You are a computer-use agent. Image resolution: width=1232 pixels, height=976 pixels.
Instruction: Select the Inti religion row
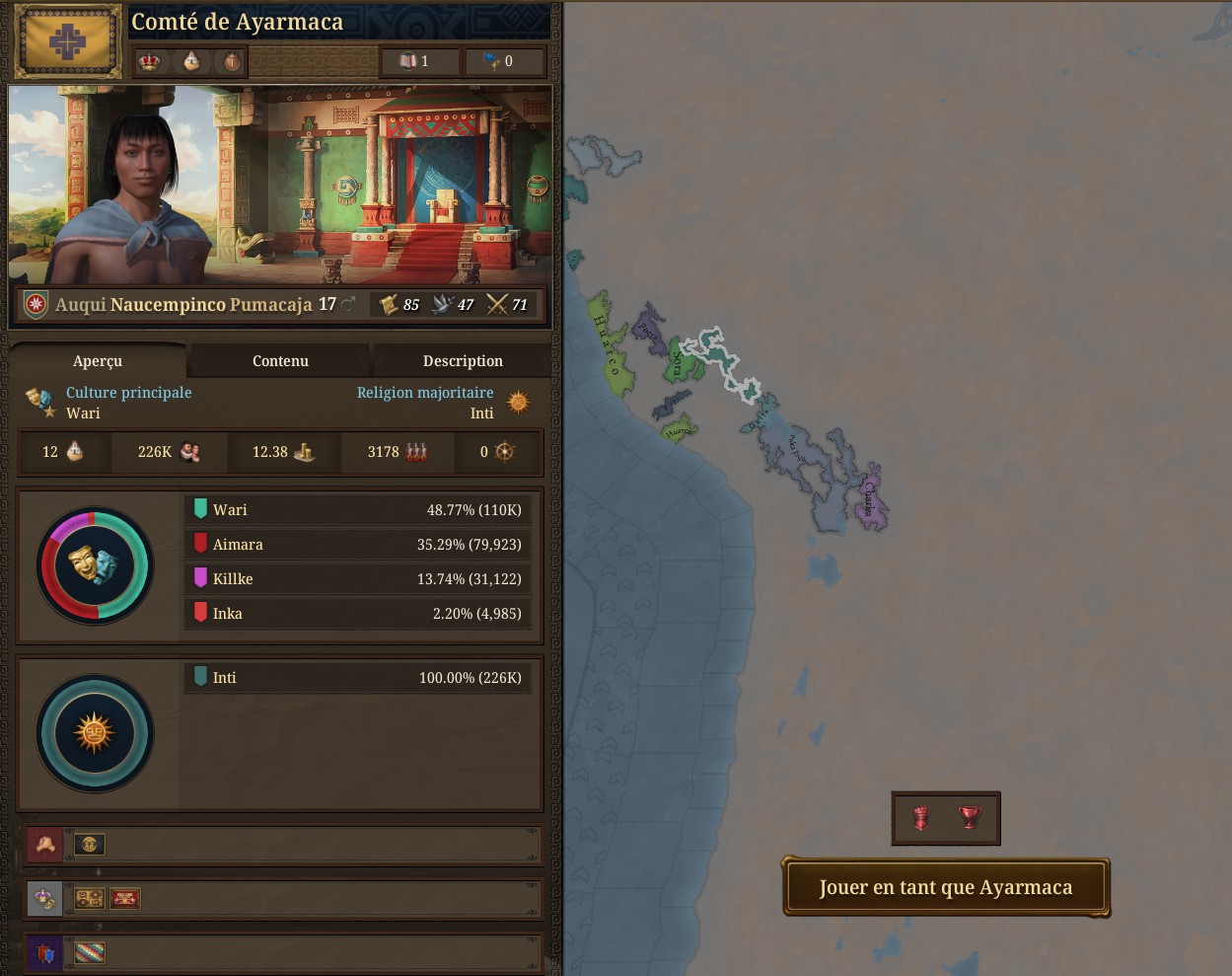click(x=357, y=677)
